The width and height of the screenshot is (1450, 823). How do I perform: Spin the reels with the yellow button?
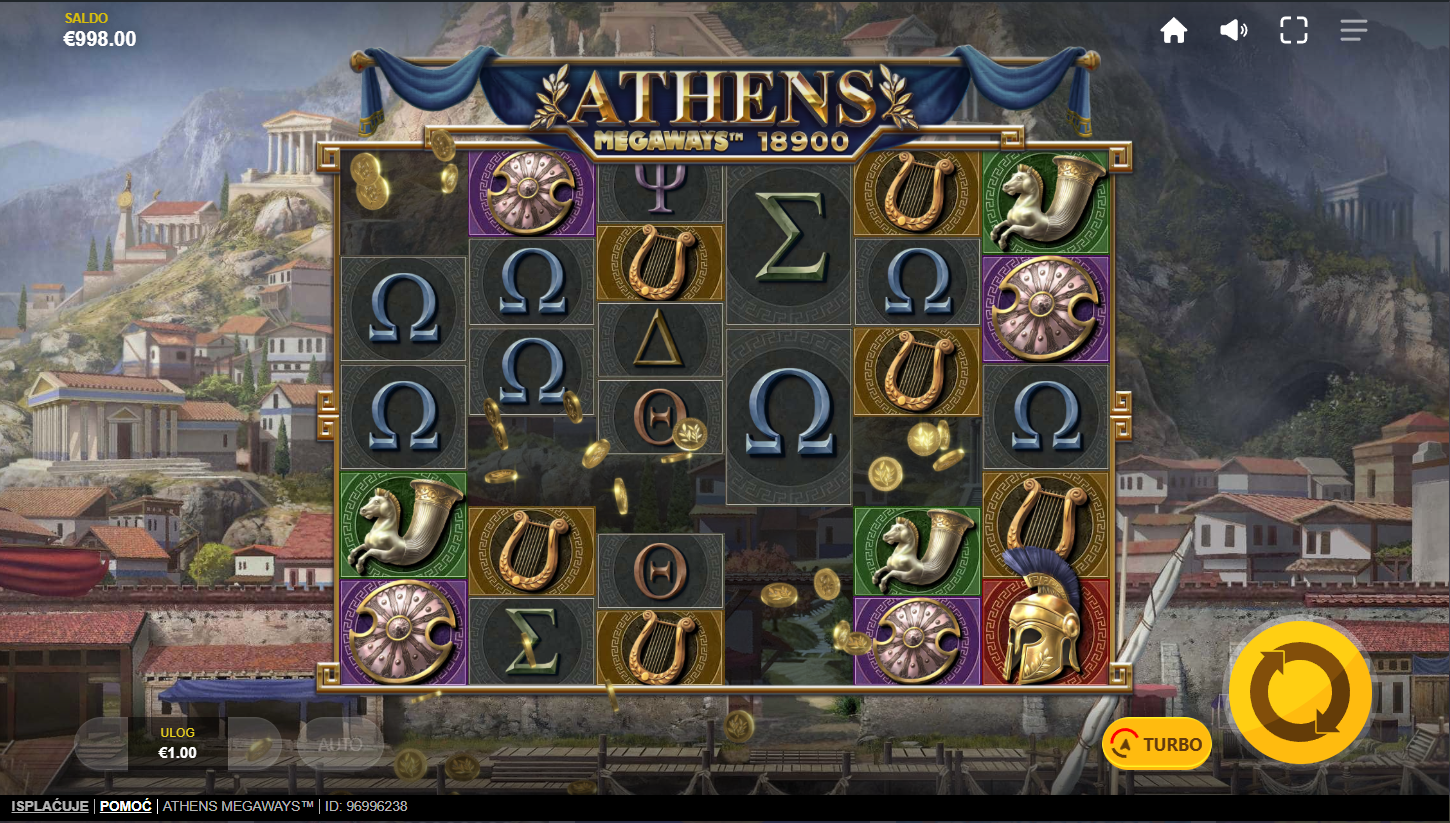[x=1300, y=692]
